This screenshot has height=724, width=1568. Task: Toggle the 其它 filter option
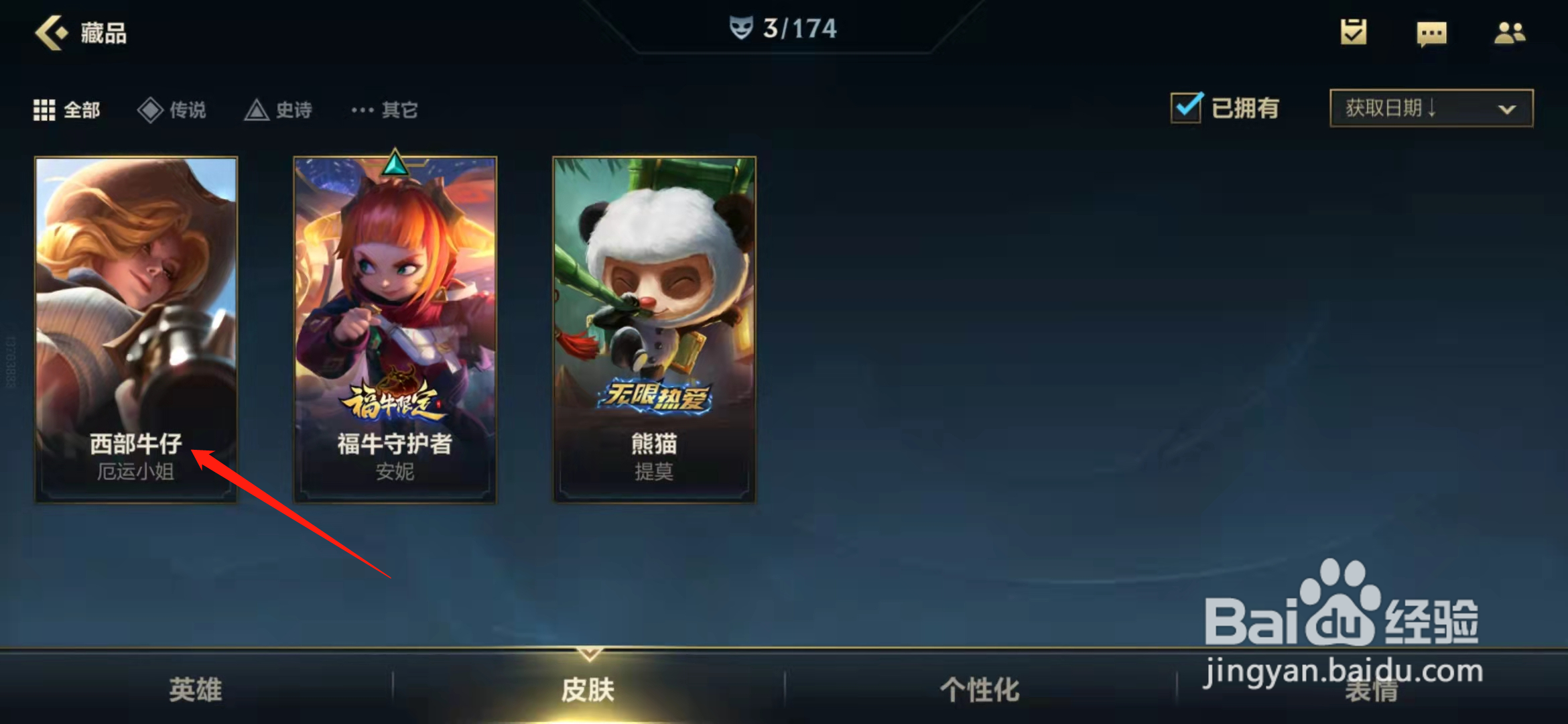[384, 109]
